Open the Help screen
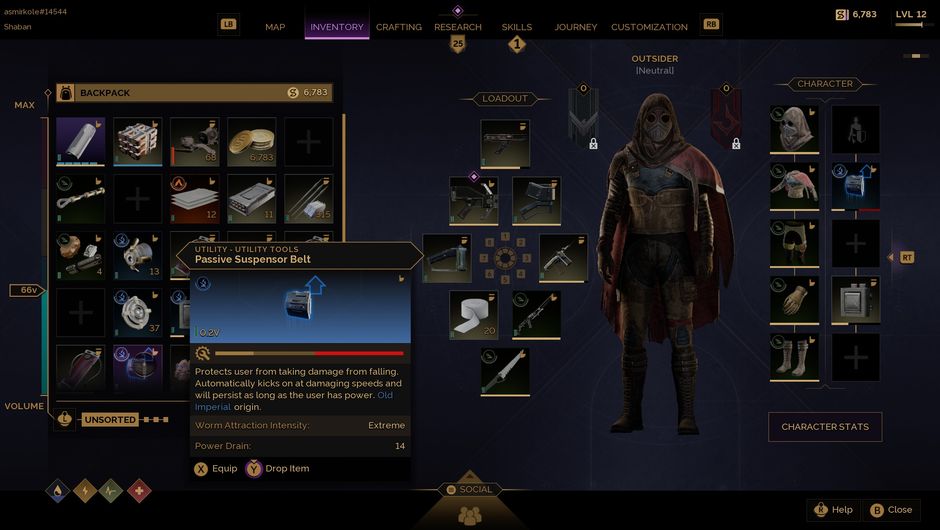The width and height of the screenshot is (940, 530). 832,510
